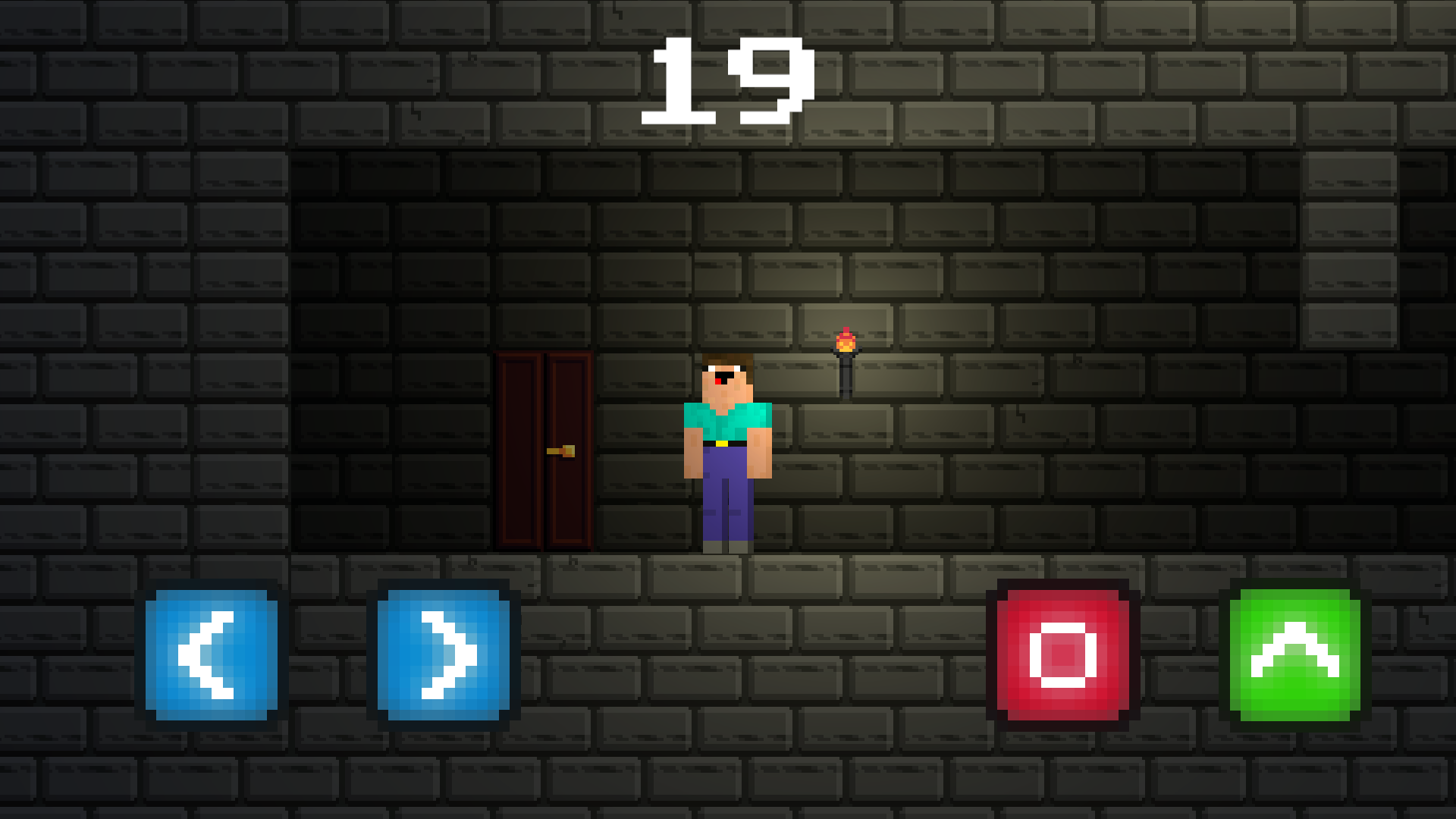The width and height of the screenshot is (1456, 819).
Task: Click the wooden door
Action: (542, 451)
